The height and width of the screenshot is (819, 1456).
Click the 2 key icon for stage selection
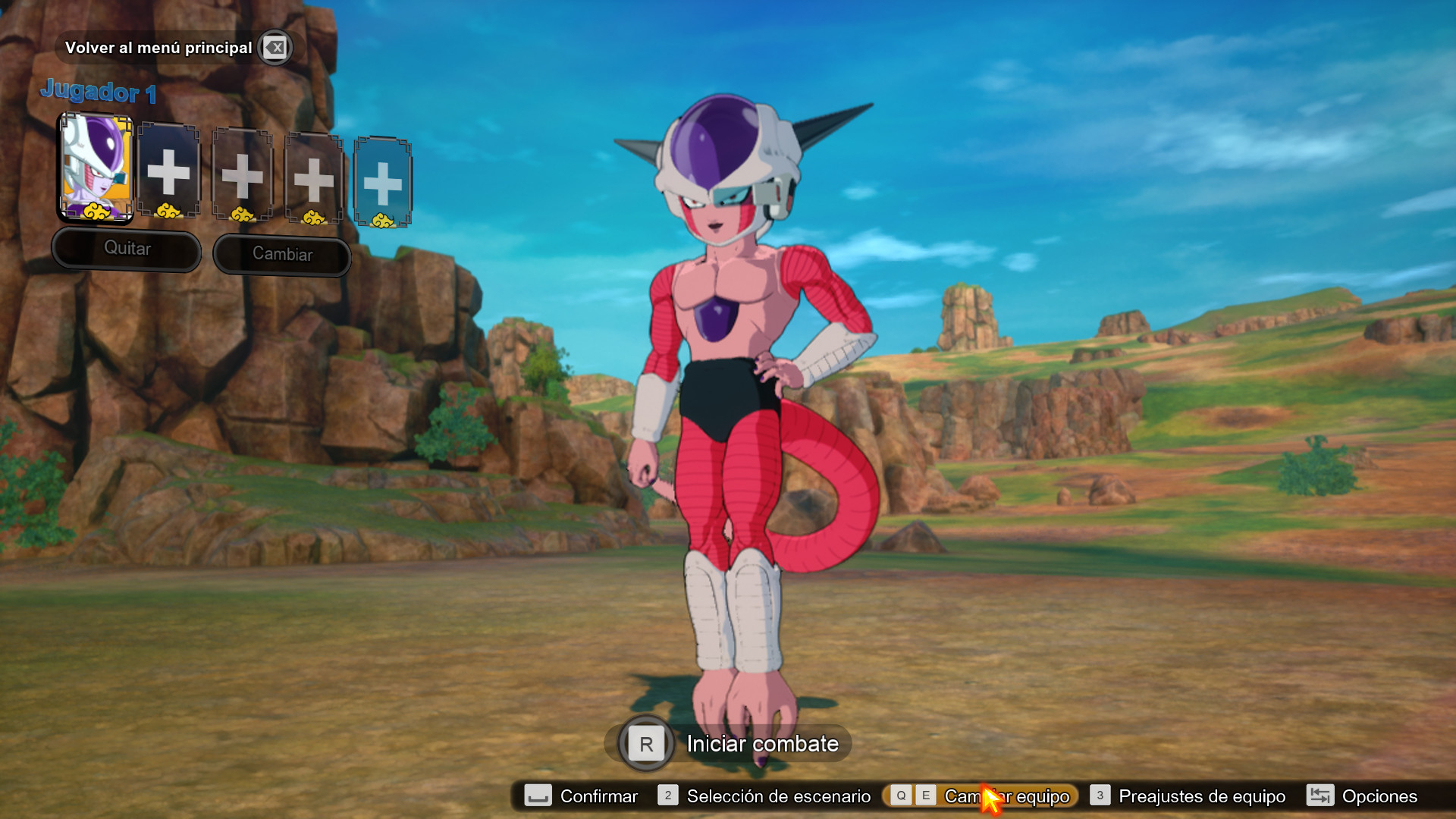point(667,796)
